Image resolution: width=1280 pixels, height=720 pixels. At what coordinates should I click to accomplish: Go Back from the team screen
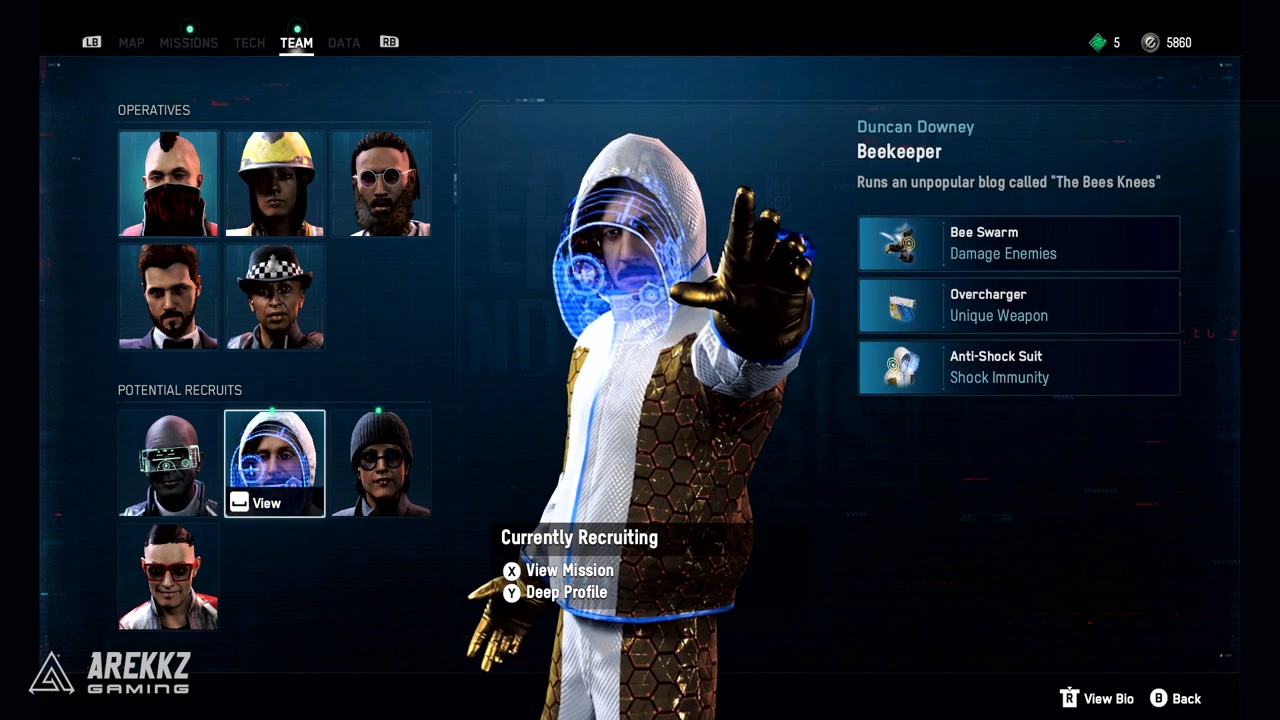(1176, 699)
